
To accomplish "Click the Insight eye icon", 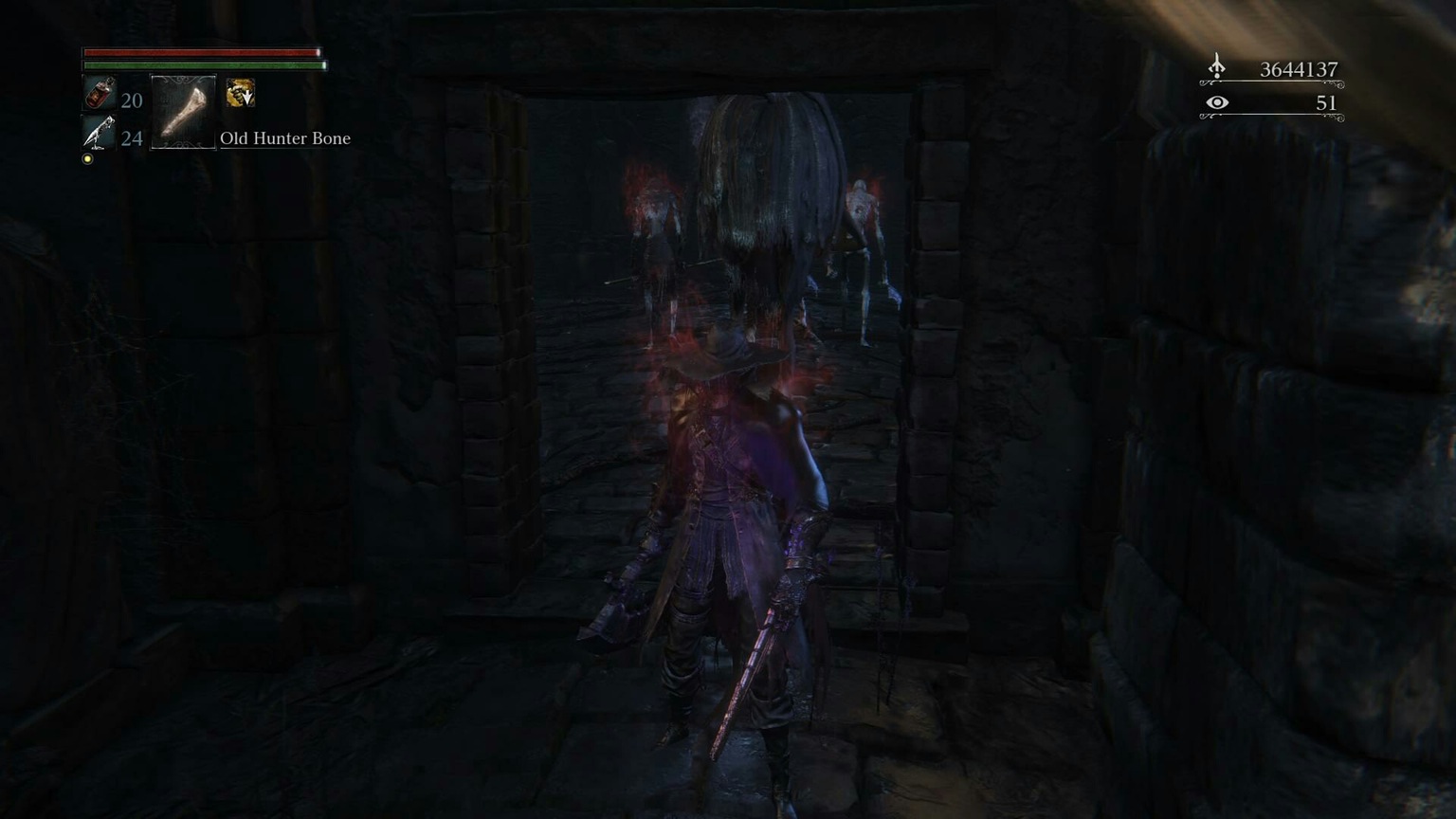I will point(1216,101).
